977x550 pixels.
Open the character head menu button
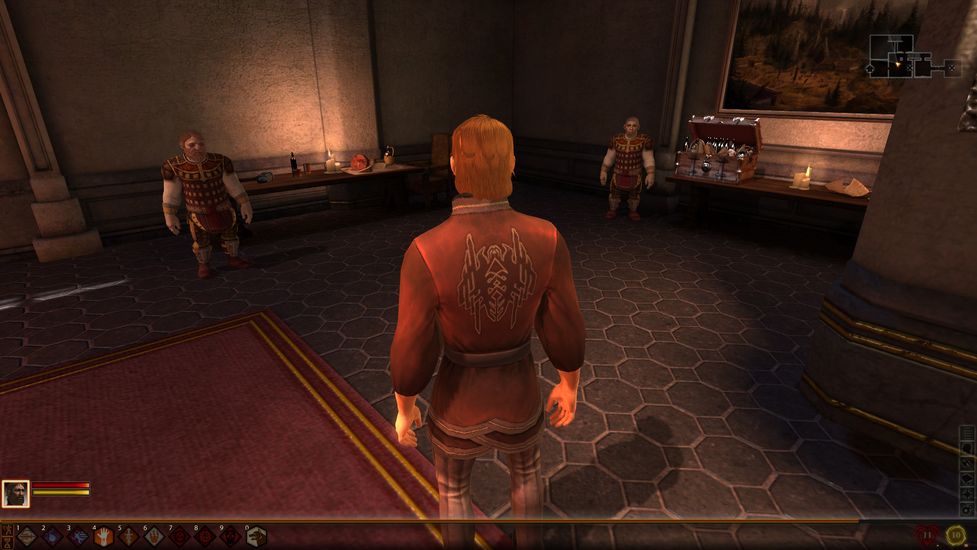tap(968, 449)
